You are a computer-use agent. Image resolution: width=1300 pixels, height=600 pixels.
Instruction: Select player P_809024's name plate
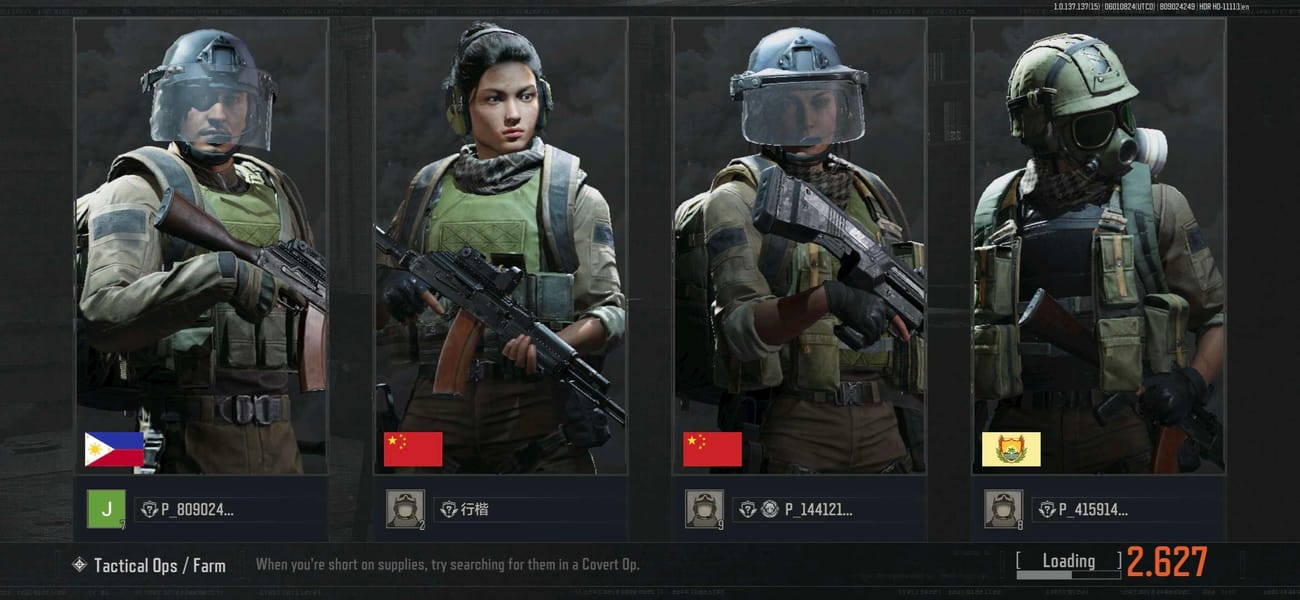click(x=190, y=509)
